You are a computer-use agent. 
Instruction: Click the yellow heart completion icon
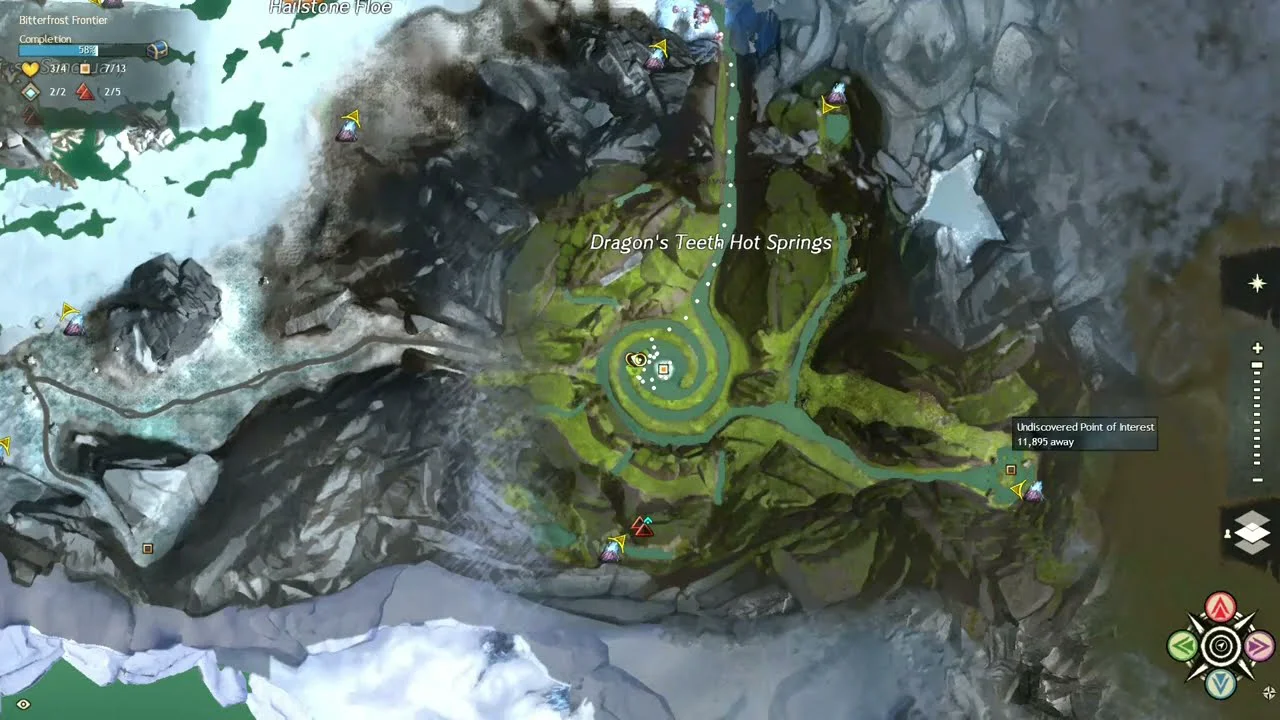(x=30, y=69)
